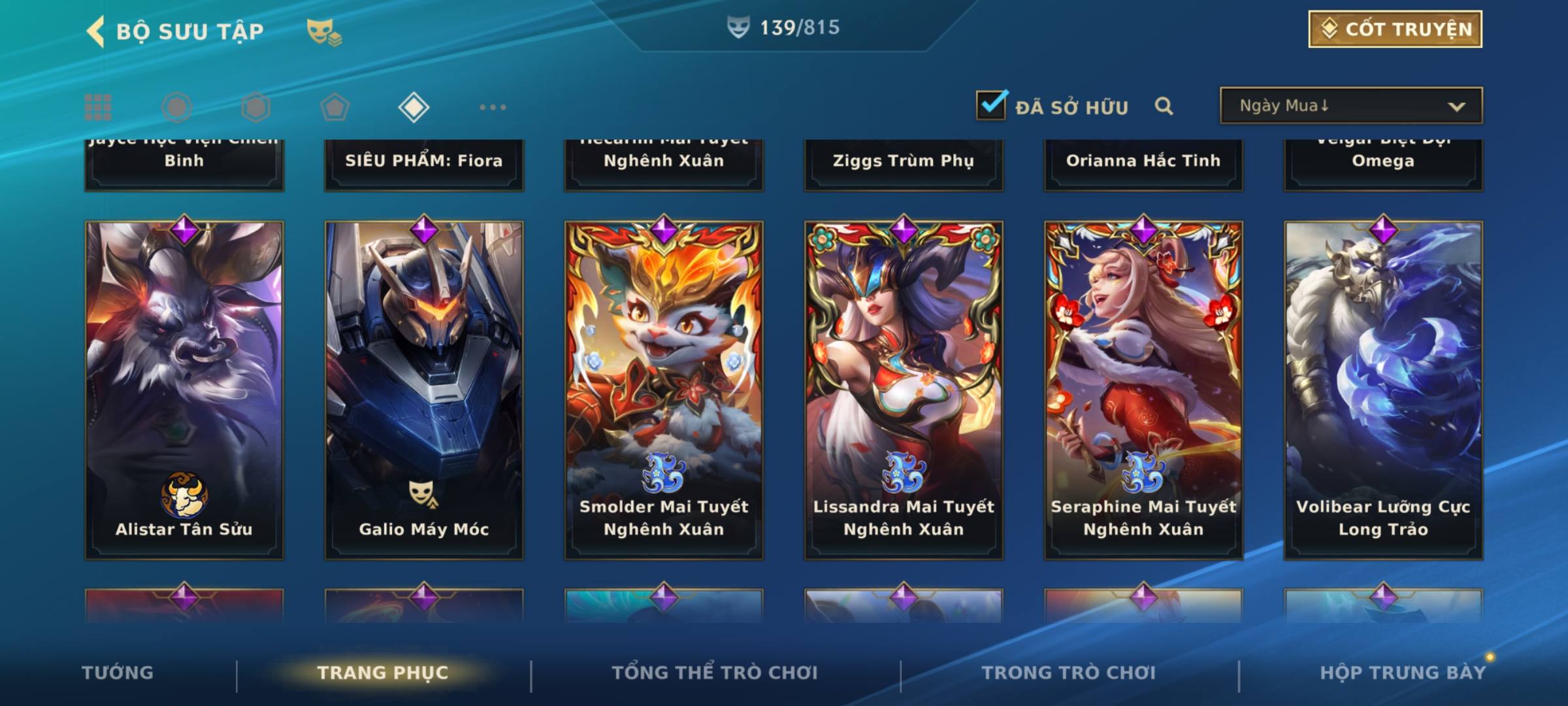Switch to the Tướng tab
Image resolution: width=1568 pixels, height=706 pixels.
pos(118,673)
